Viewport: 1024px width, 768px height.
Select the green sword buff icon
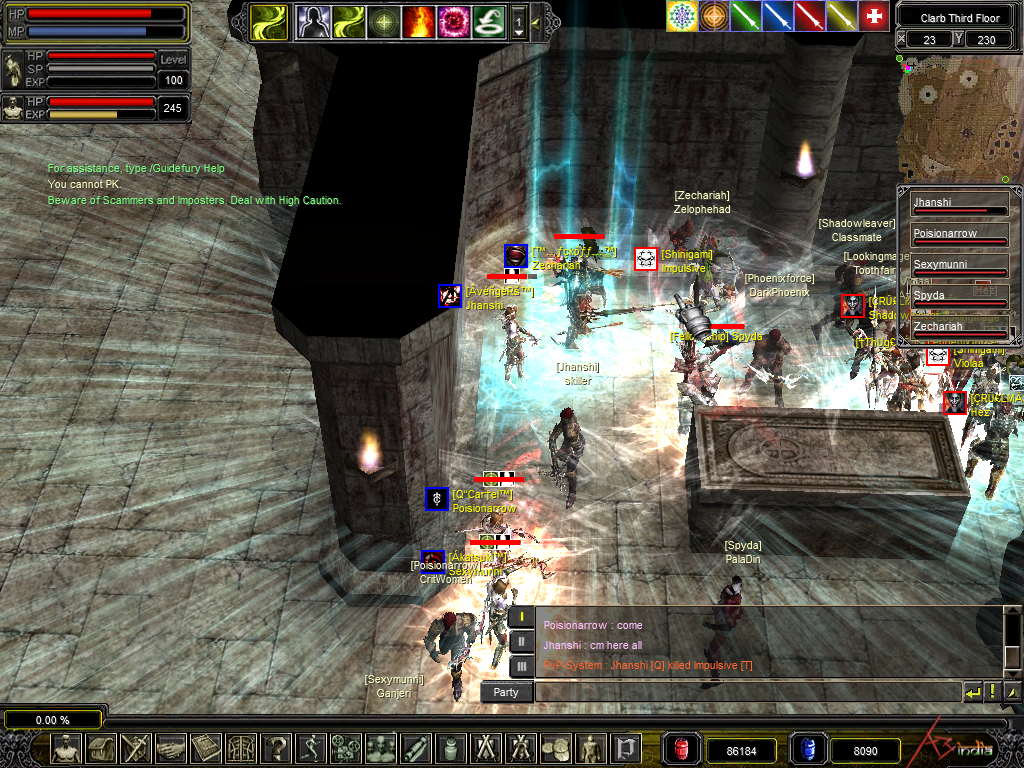(747, 16)
